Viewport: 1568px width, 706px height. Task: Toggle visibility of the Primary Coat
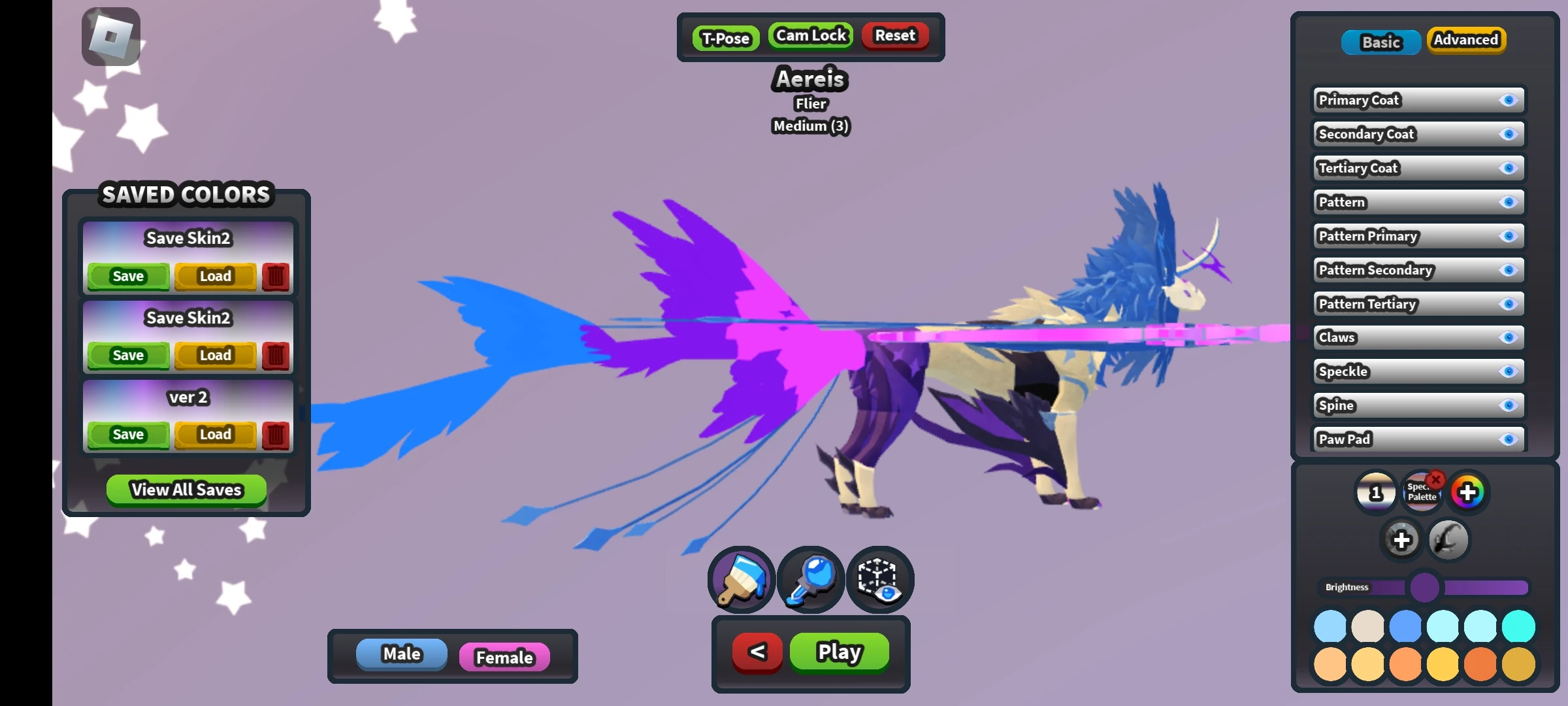tap(1508, 100)
